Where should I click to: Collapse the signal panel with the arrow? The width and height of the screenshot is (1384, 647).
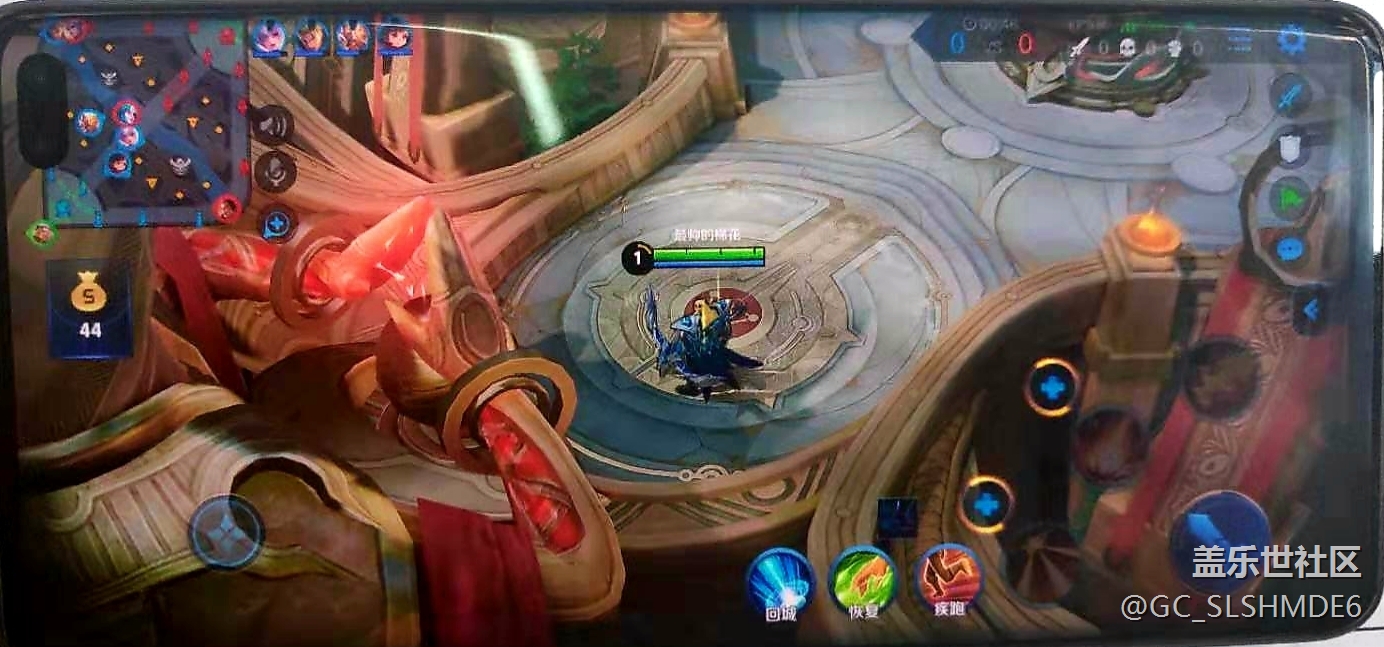(1311, 310)
